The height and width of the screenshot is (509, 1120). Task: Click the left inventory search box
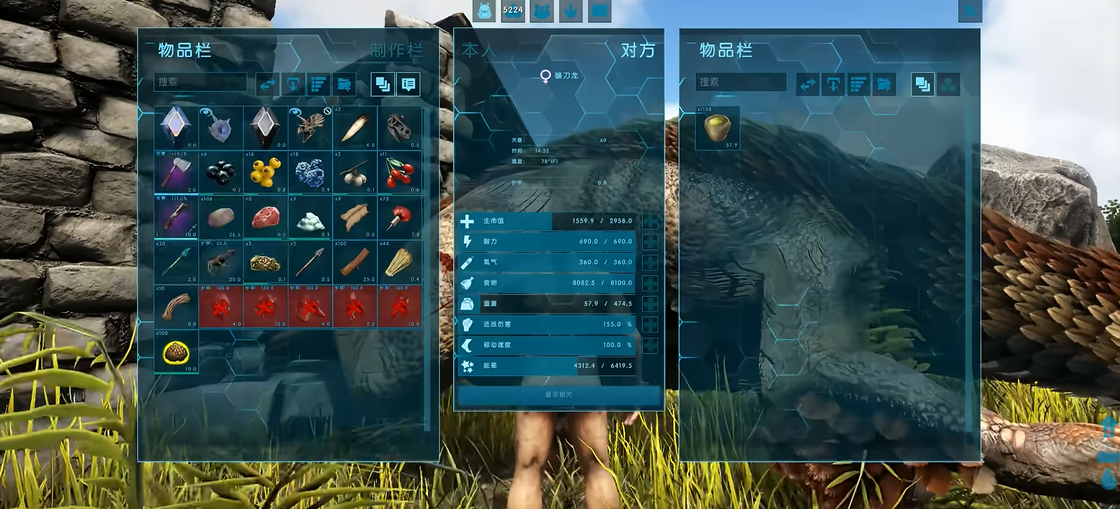pos(201,83)
